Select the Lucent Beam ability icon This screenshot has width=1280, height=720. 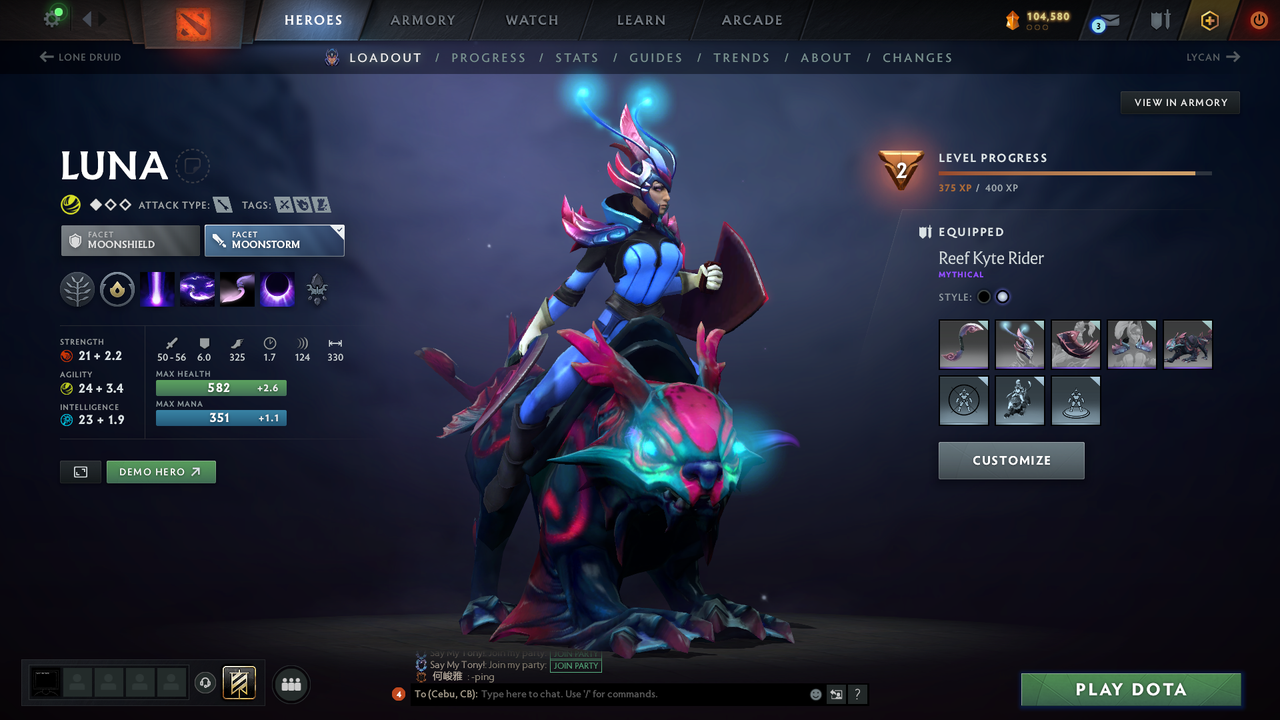(x=158, y=289)
